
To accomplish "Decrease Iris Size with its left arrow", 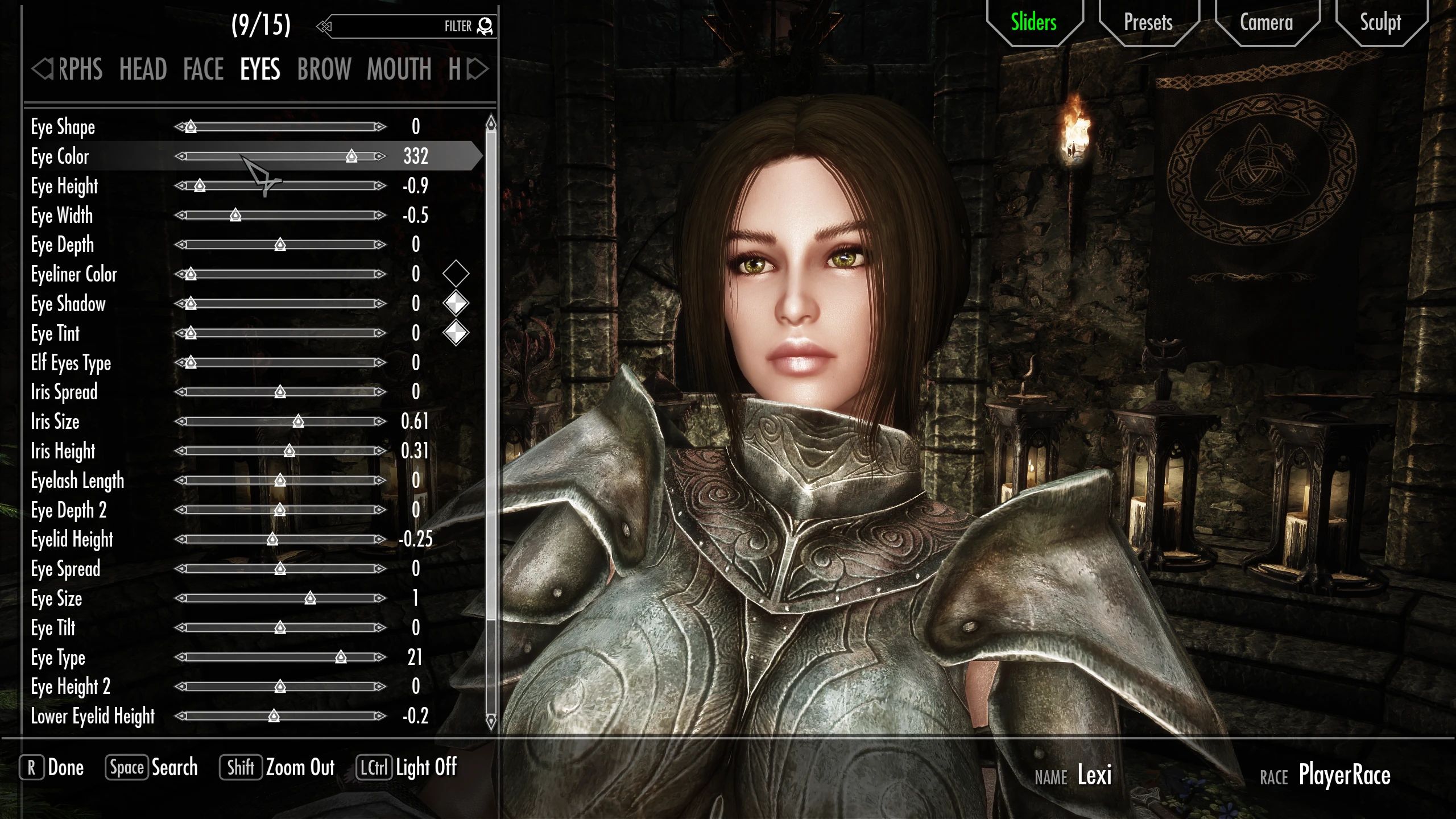I will (x=182, y=421).
